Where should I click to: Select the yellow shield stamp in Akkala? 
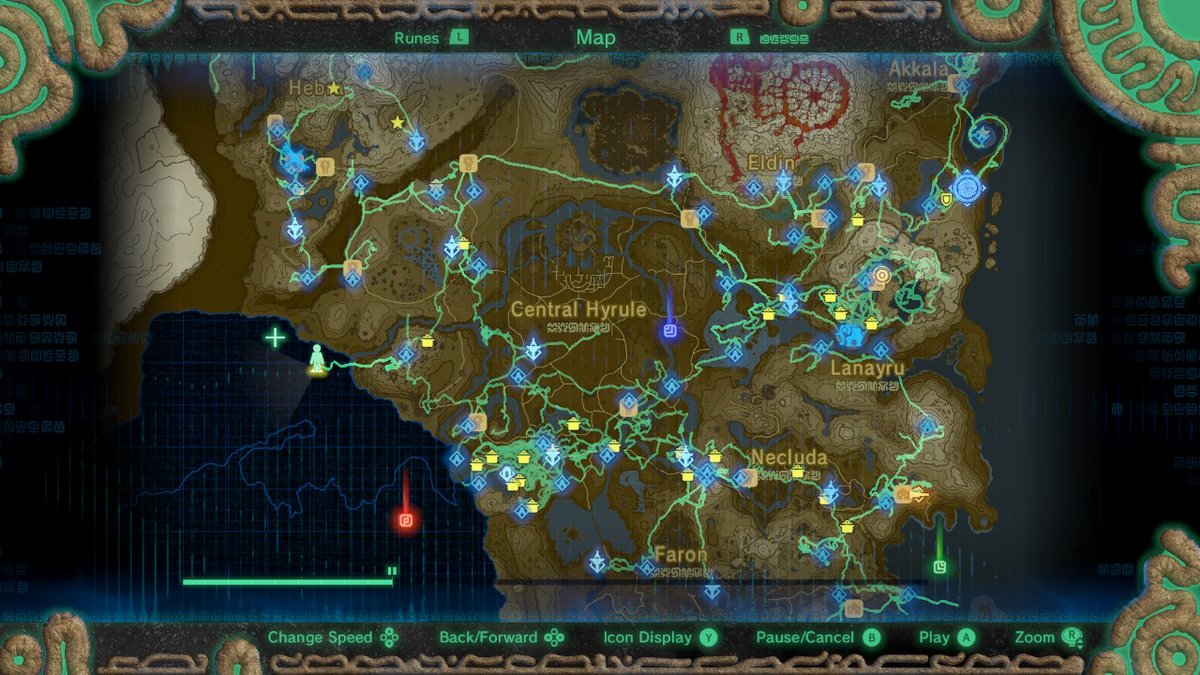pyautogui.click(x=946, y=199)
